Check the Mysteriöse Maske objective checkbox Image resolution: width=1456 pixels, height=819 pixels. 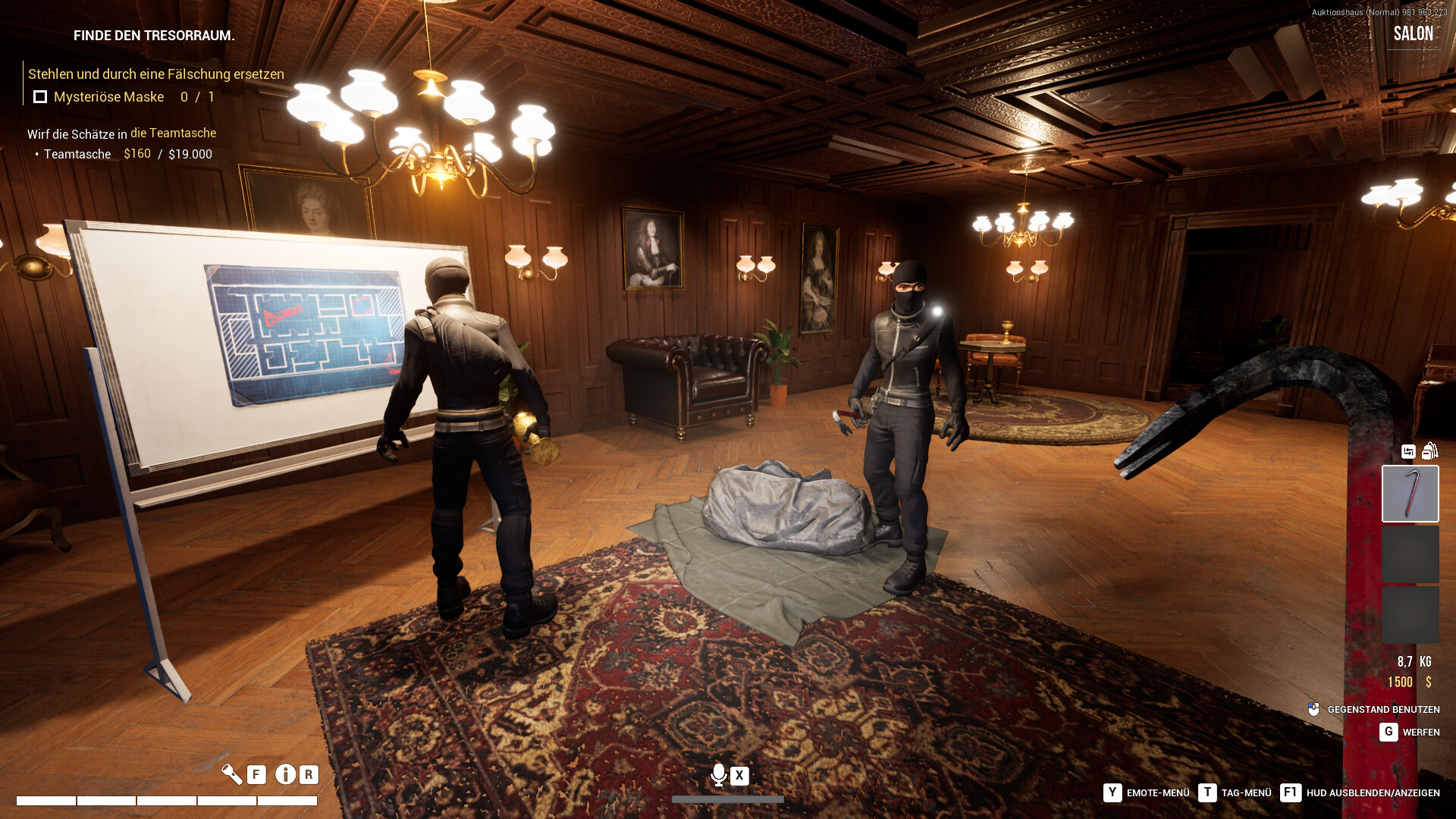39,96
